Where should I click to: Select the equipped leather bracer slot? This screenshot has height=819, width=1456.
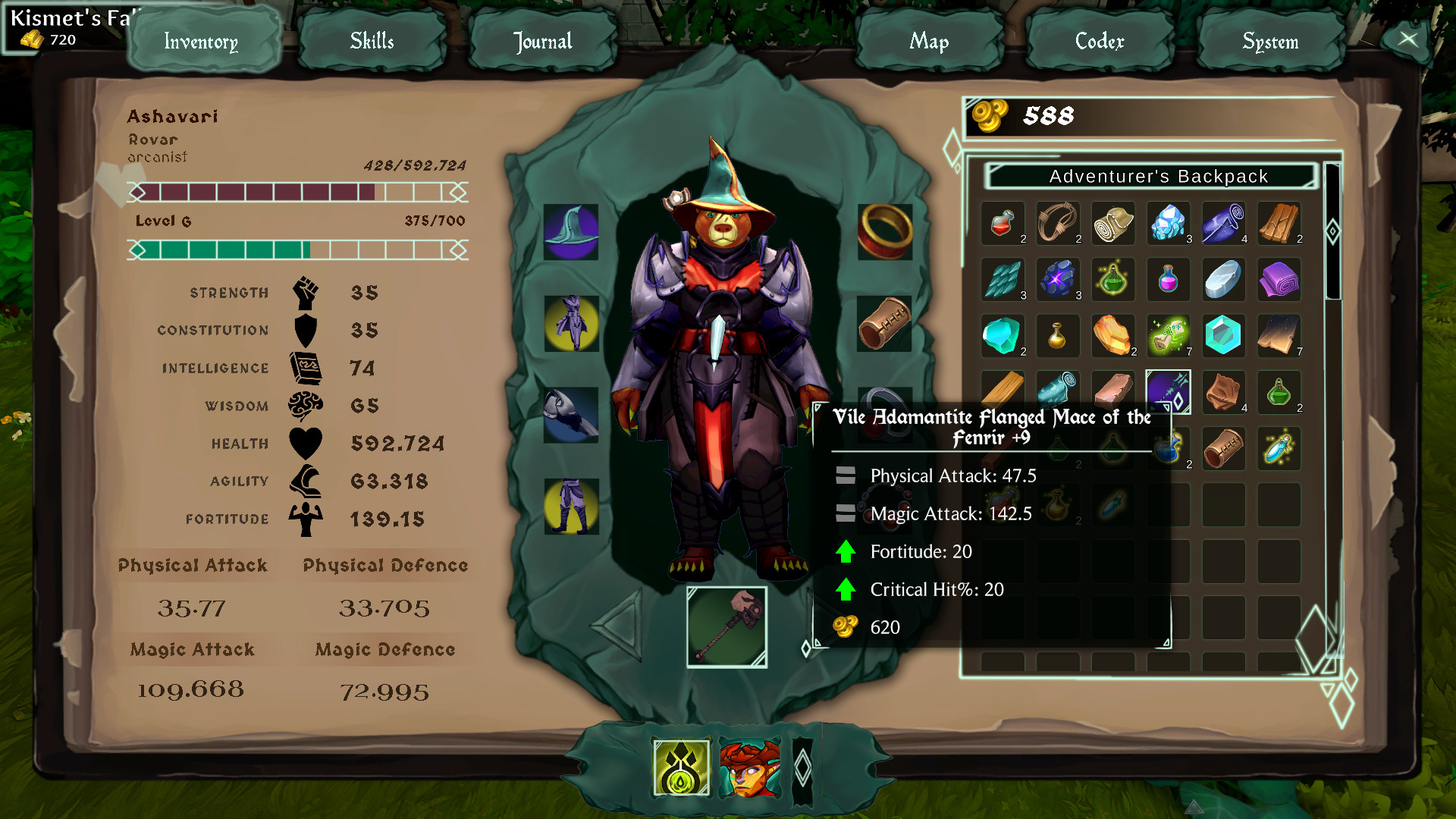pyautogui.click(x=884, y=324)
